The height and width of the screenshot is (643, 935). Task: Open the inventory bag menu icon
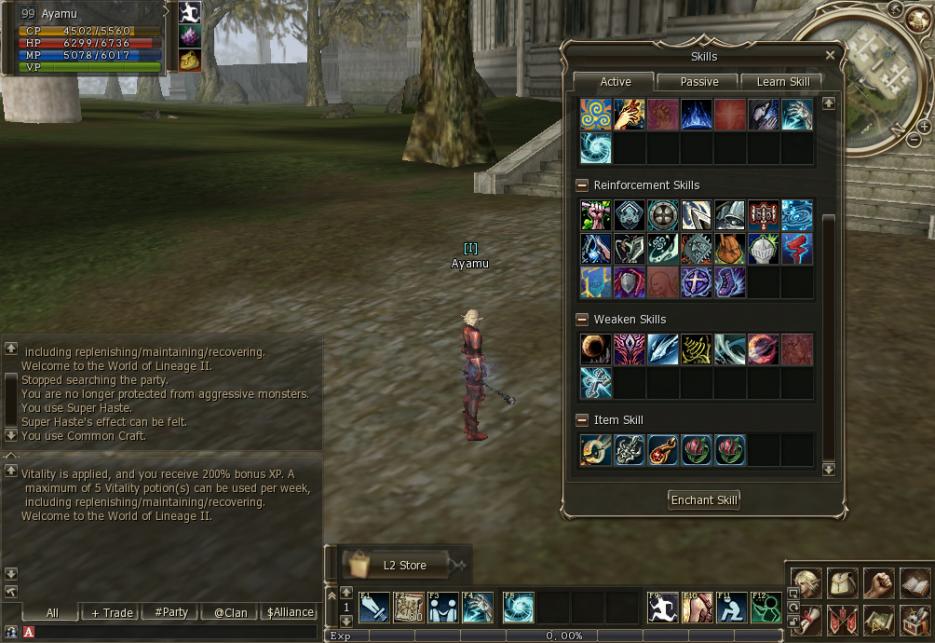842,583
